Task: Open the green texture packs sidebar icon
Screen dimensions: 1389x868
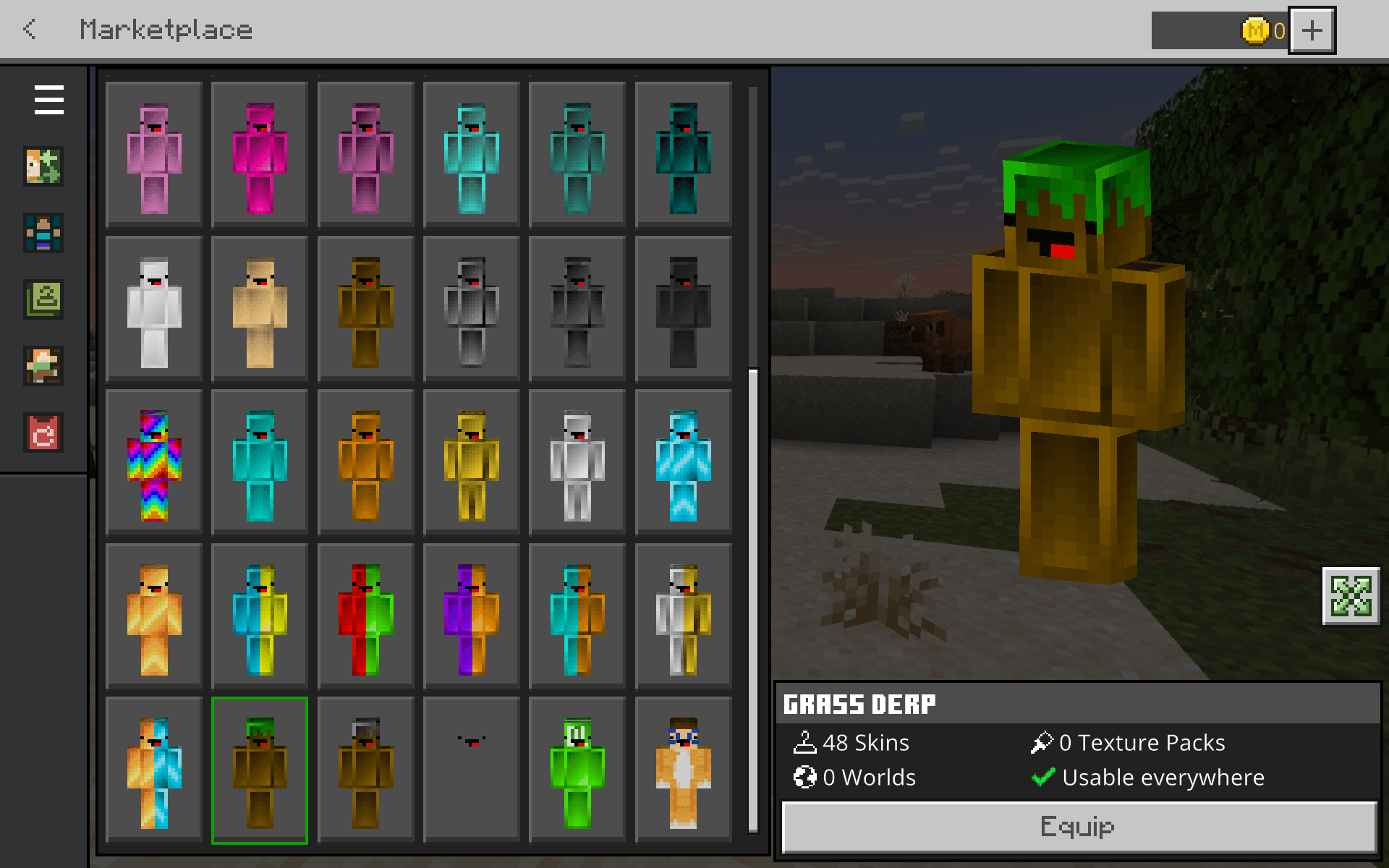Action: click(43, 299)
